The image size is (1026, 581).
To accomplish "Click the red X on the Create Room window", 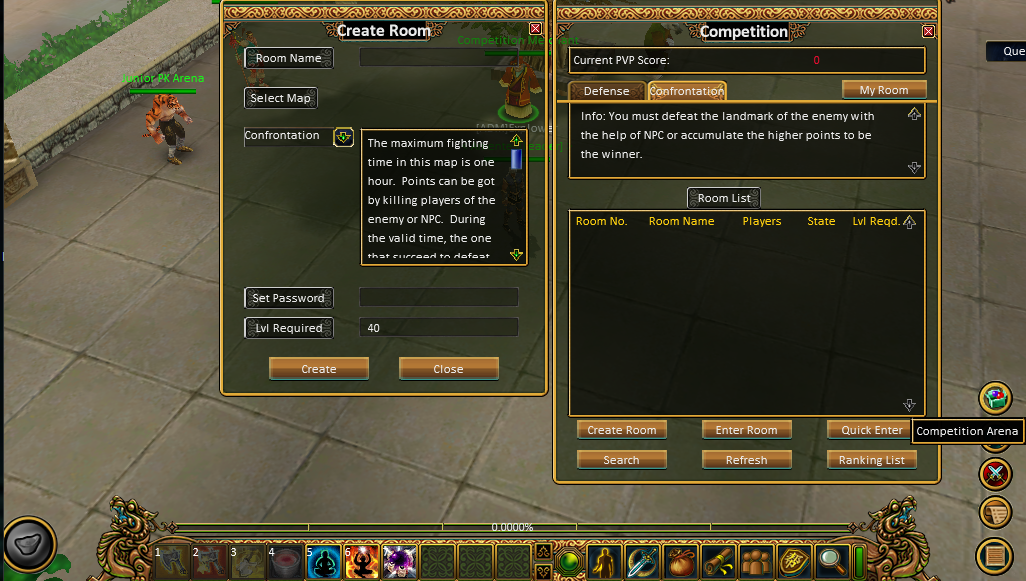I will (535, 30).
